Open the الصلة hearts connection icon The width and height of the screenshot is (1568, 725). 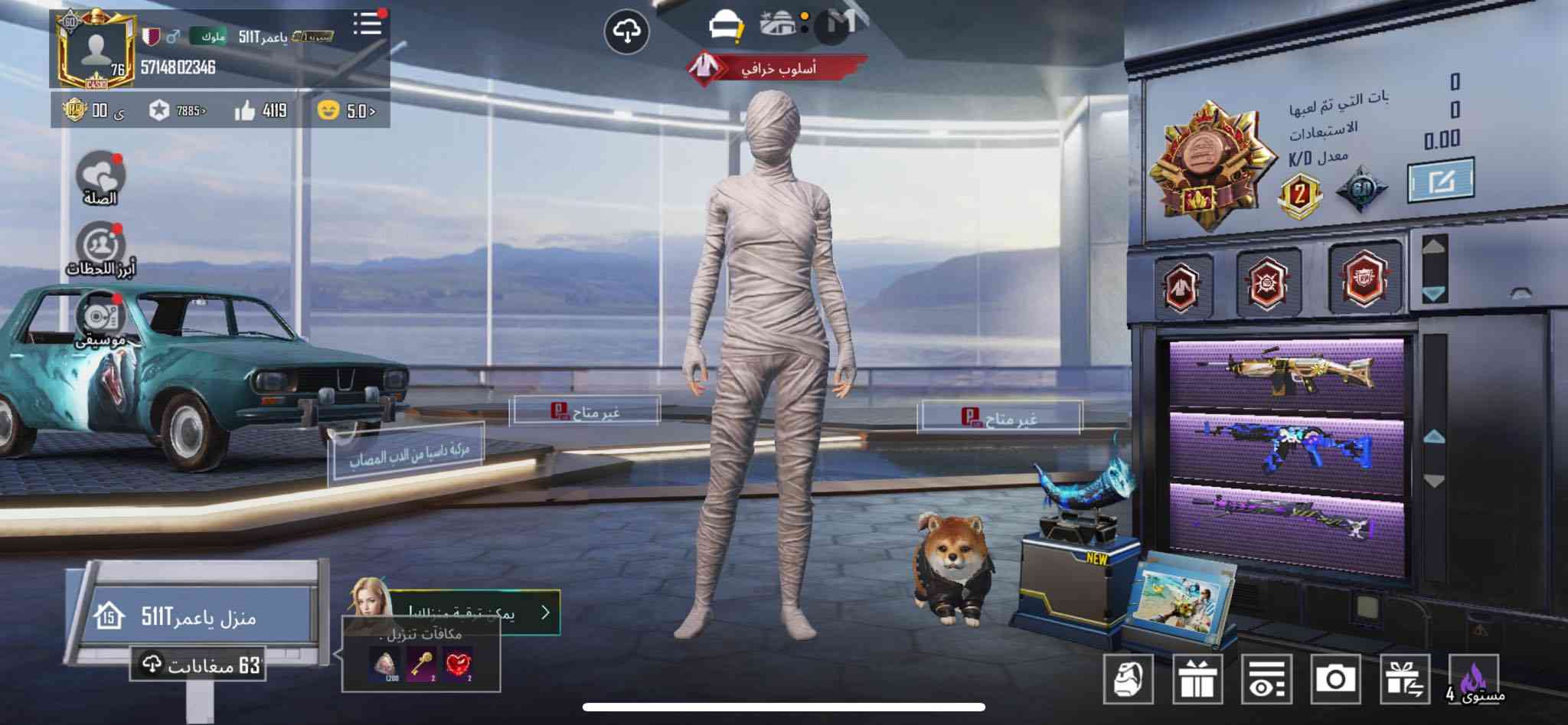click(100, 178)
